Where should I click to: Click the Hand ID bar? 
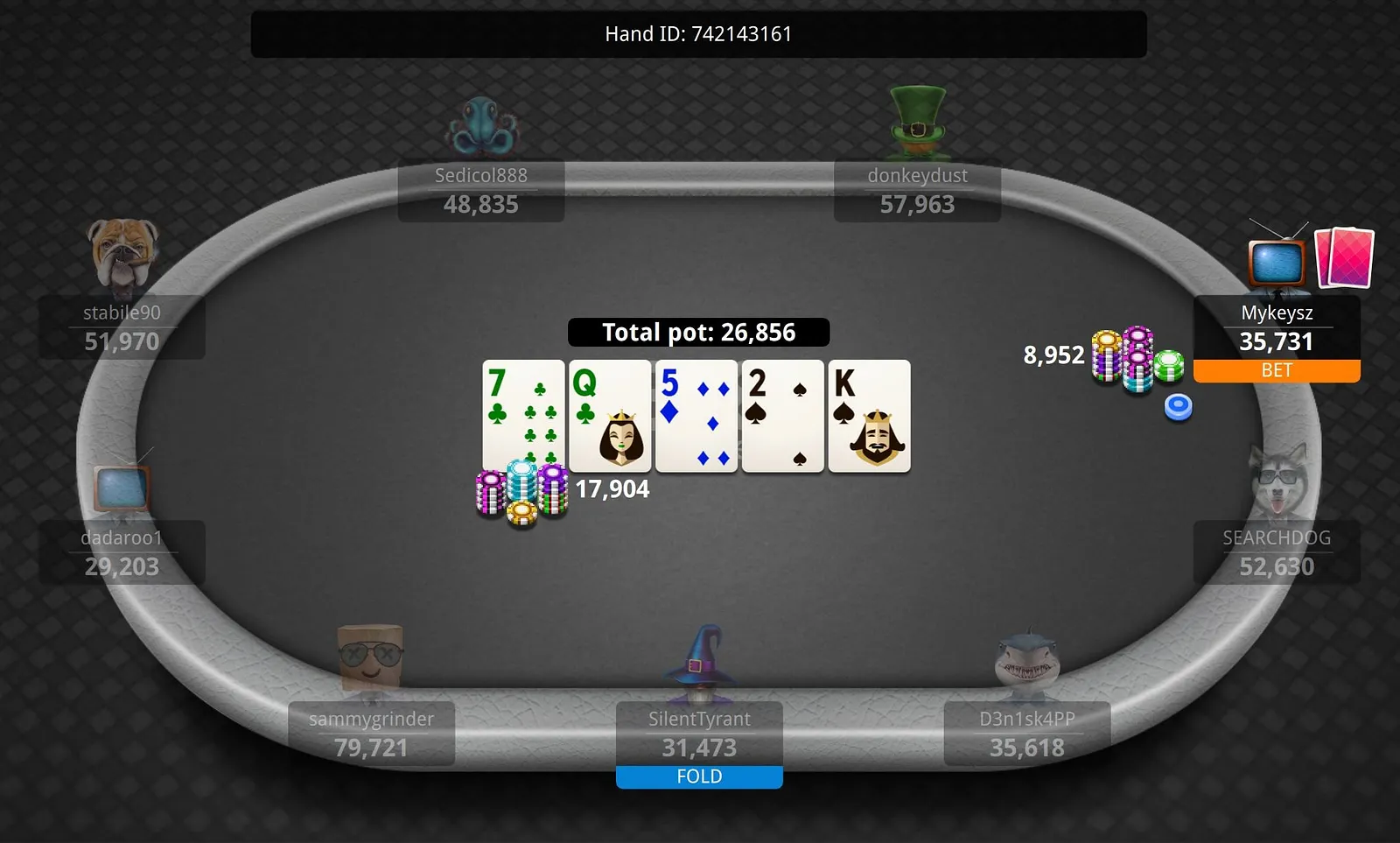pos(698,34)
